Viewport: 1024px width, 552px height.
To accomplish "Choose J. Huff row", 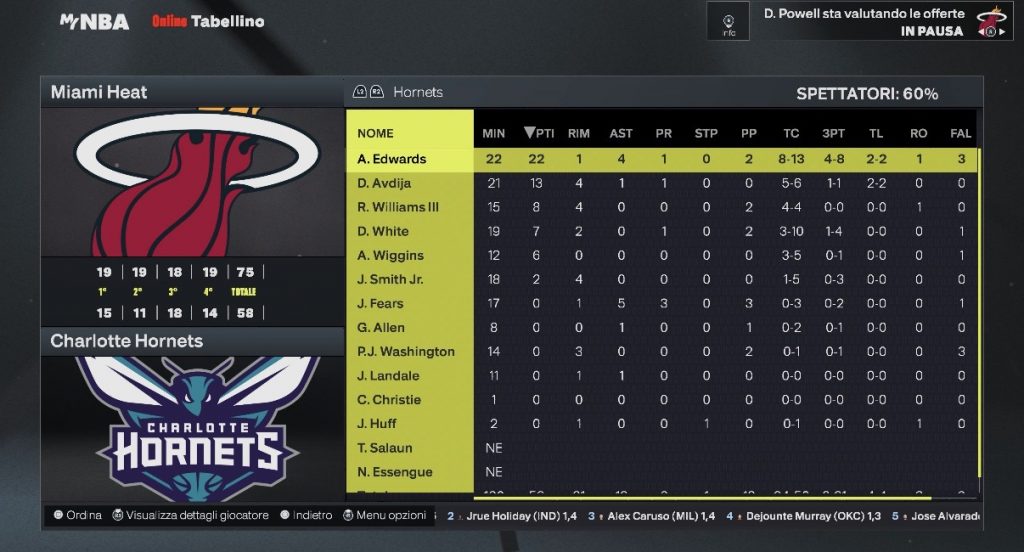I will tap(377, 423).
